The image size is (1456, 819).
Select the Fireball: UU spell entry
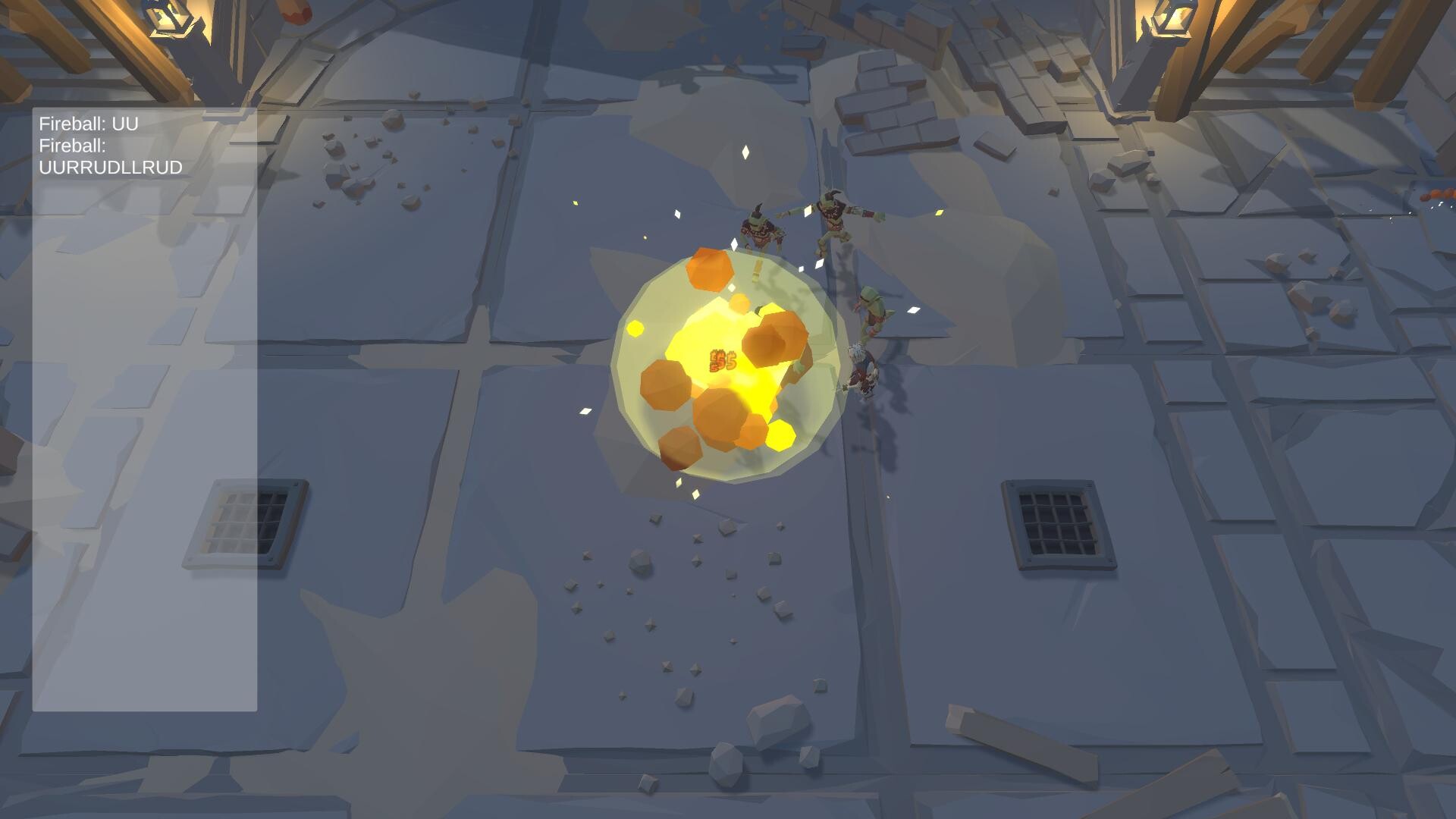tap(89, 125)
